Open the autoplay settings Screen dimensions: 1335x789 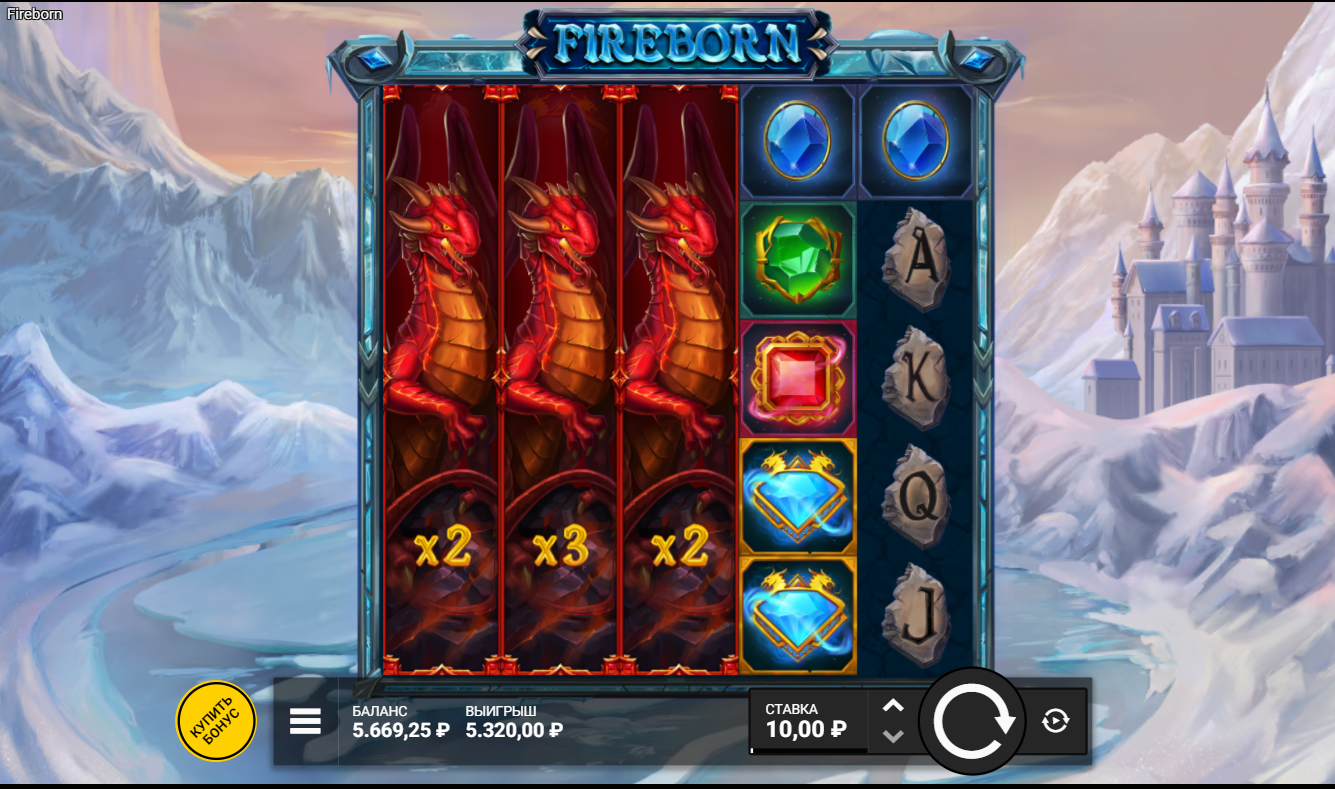(x=1055, y=720)
